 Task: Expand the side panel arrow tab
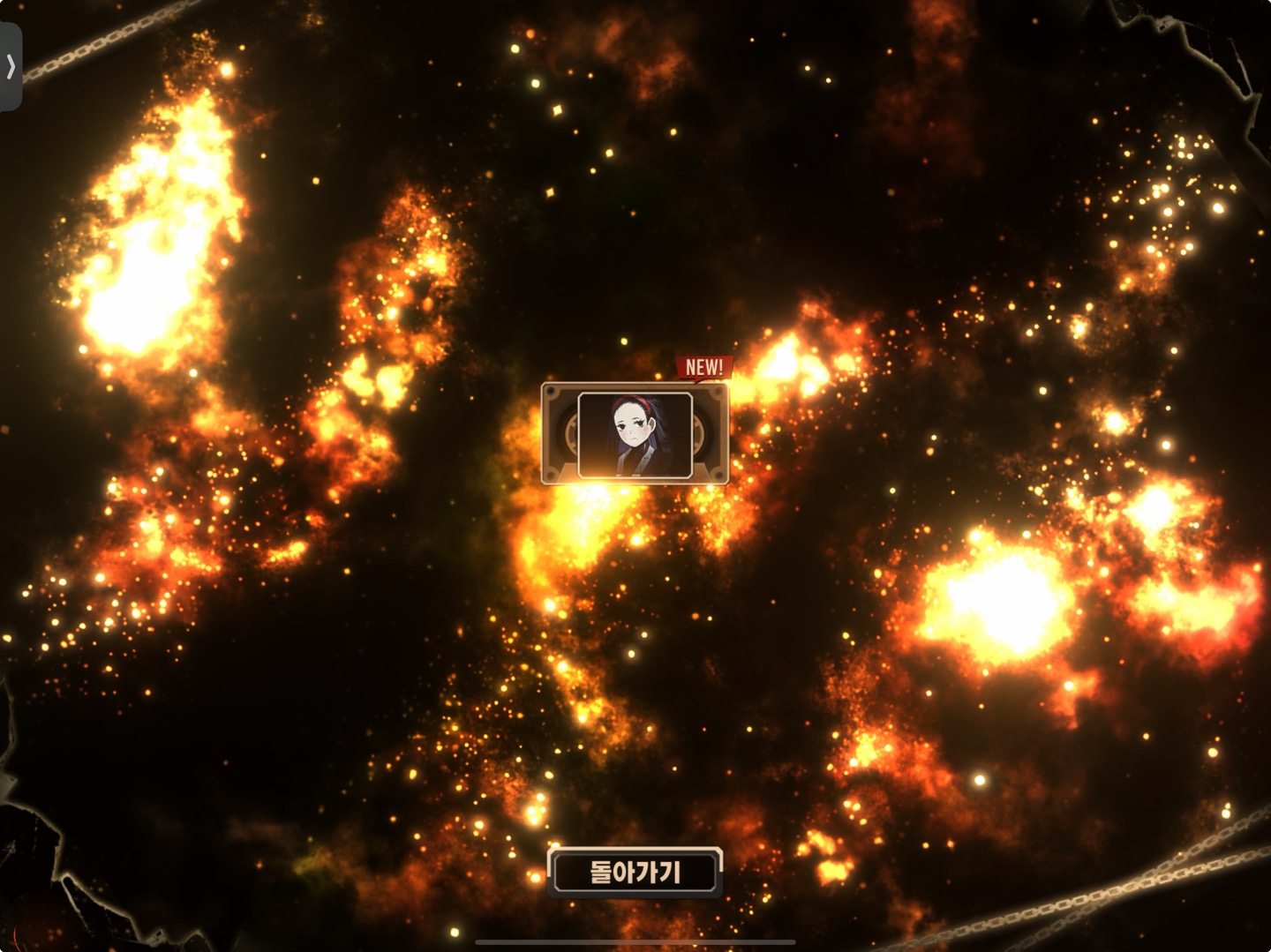(x=11, y=66)
